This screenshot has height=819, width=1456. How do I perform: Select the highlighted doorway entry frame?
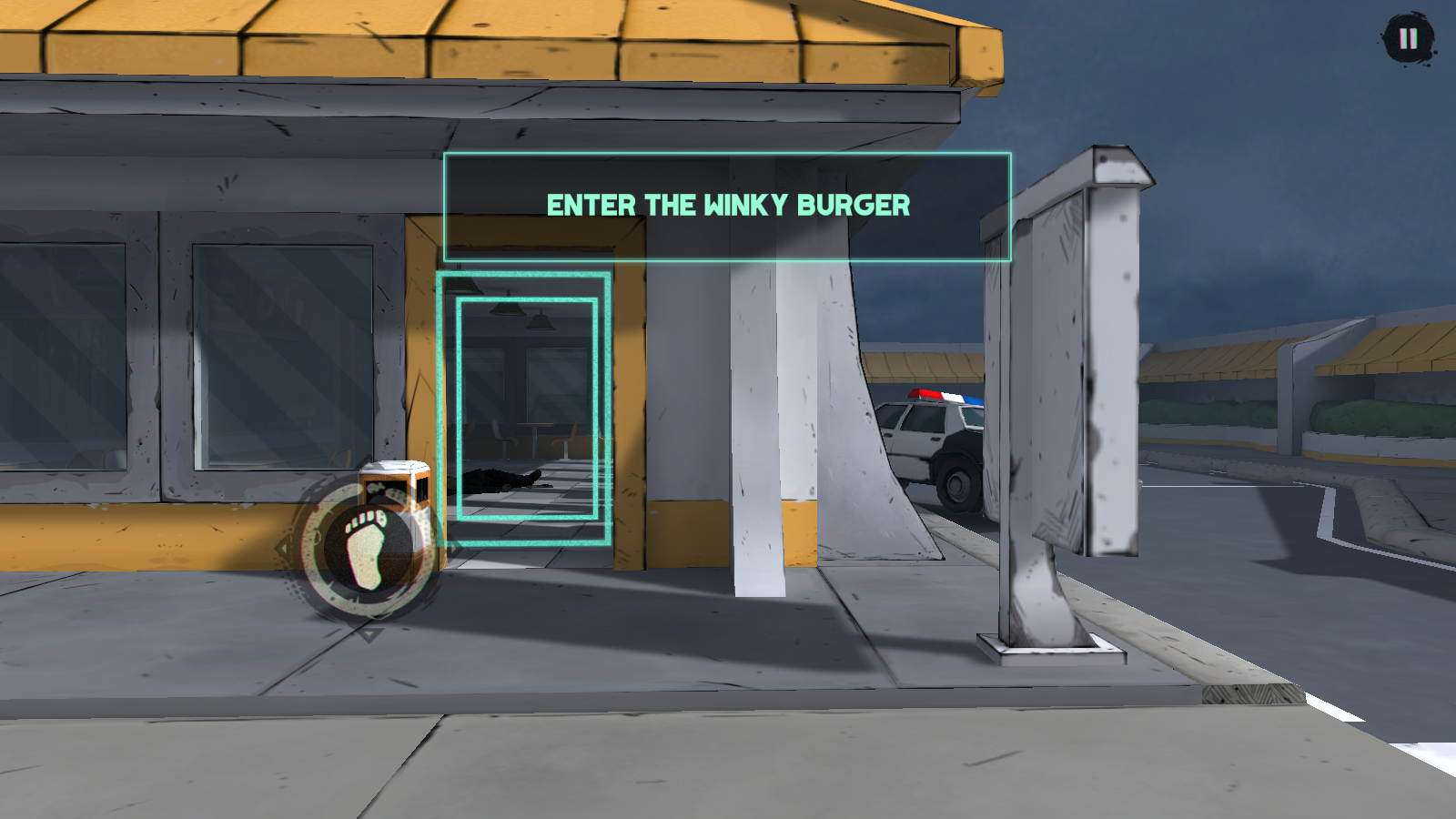526,409
